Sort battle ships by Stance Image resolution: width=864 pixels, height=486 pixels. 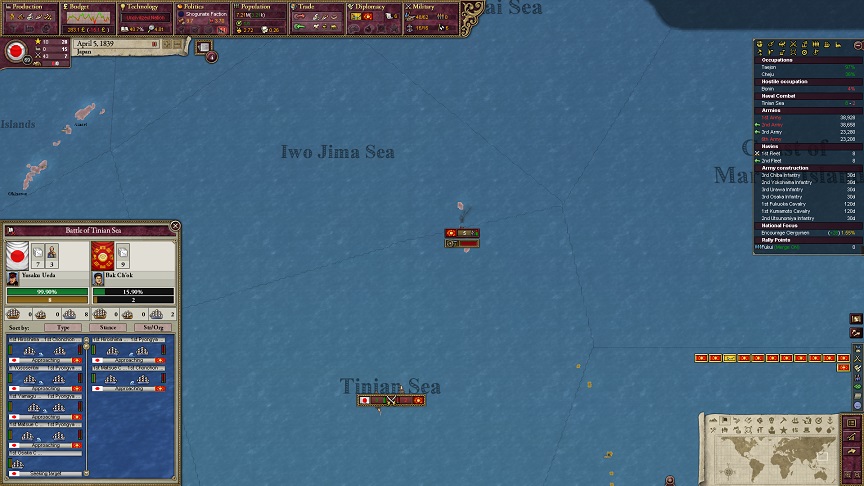coord(108,327)
